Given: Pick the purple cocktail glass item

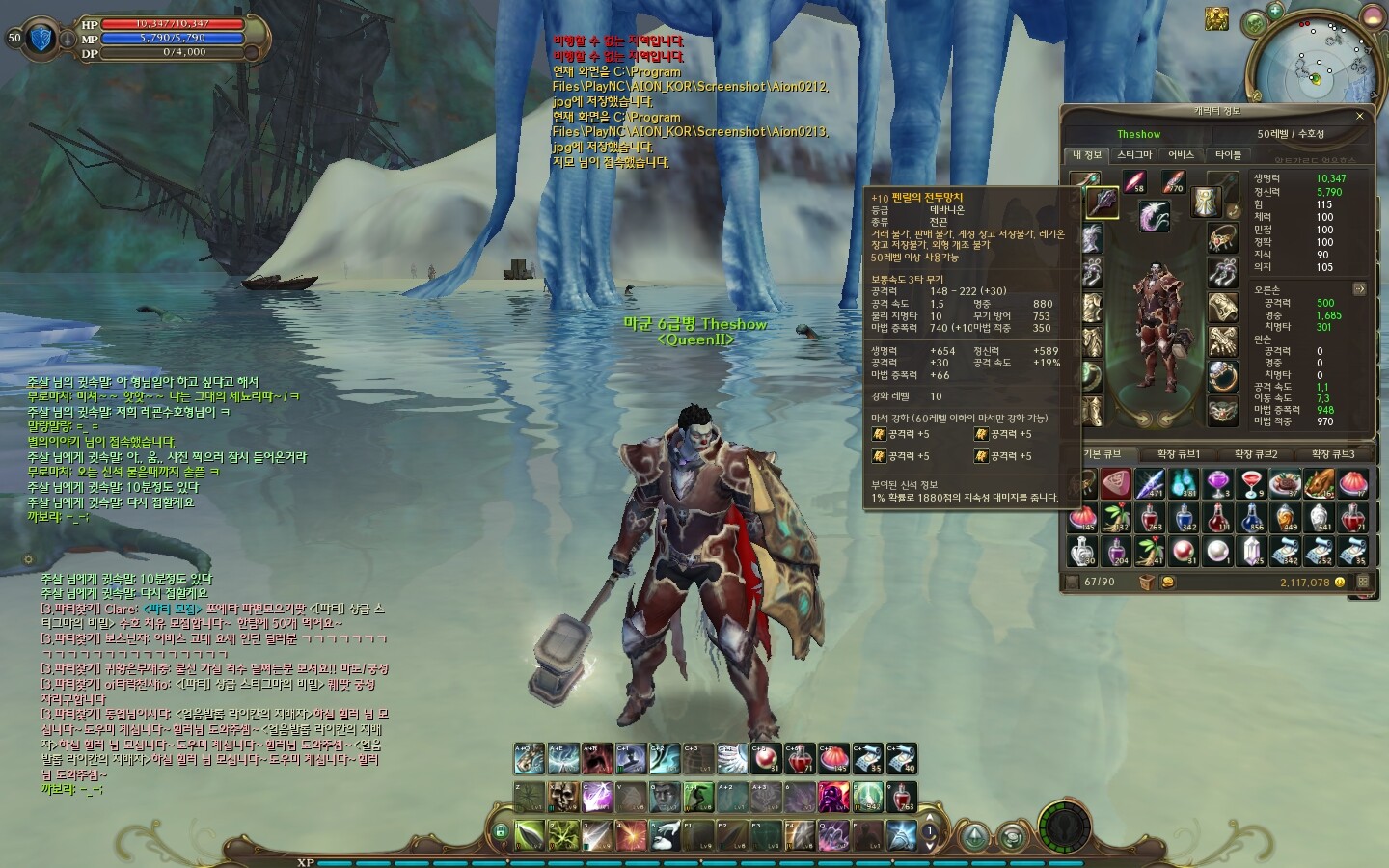Looking at the screenshot, I should (1218, 484).
